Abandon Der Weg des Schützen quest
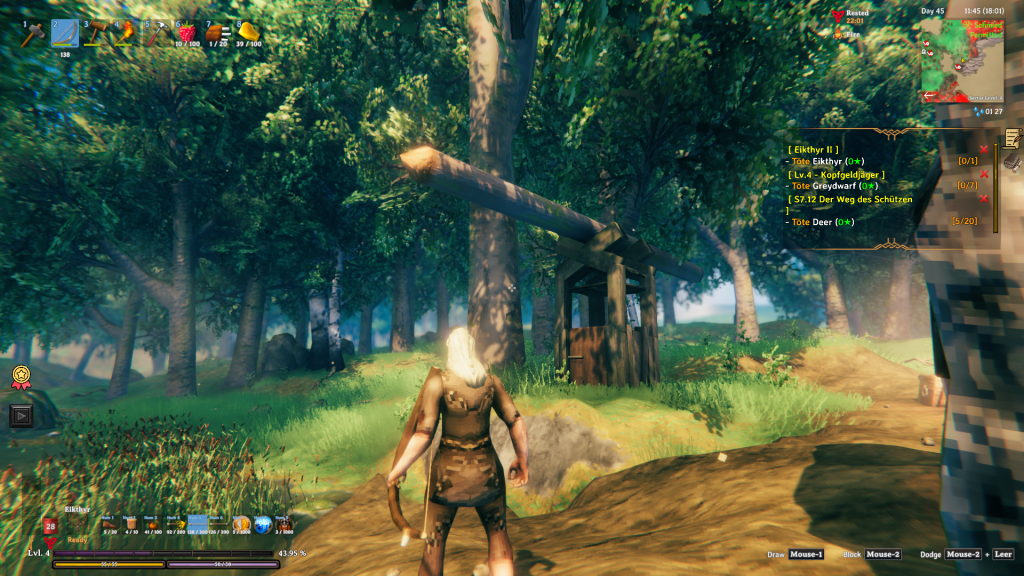 (984, 199)
